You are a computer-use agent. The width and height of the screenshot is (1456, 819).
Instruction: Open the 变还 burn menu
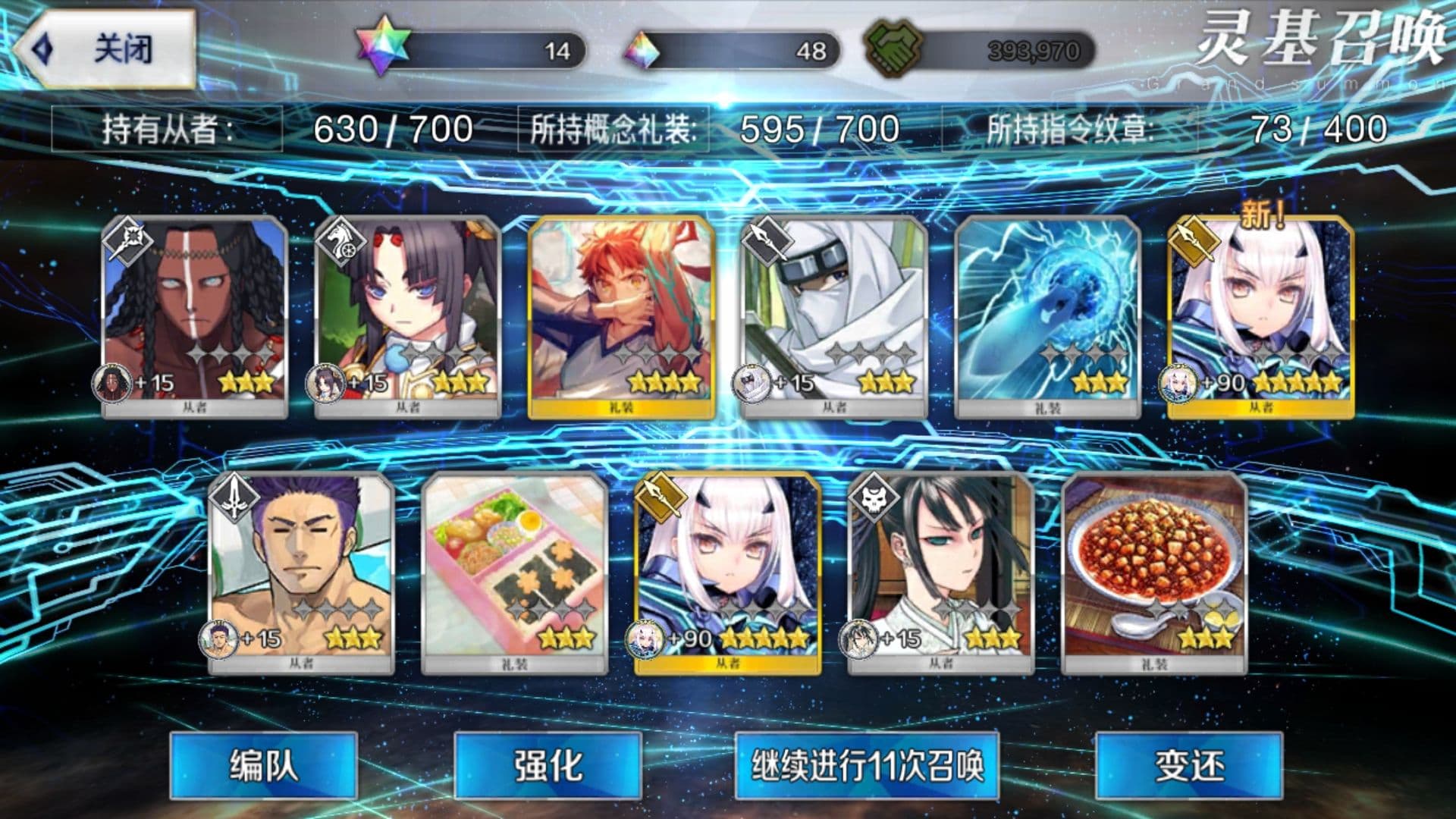pos(1188,764)
